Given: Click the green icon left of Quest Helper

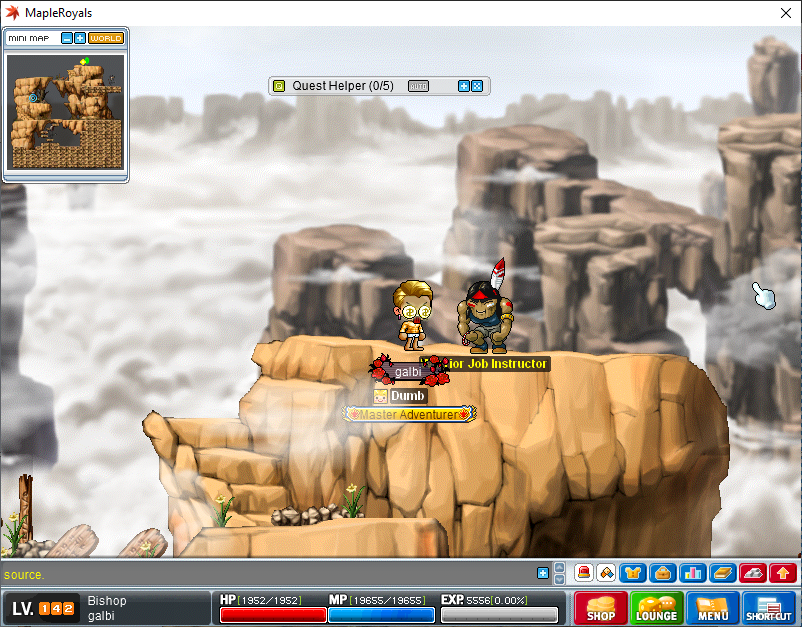Looking at the screenshot, I should (x=279, y=86).
